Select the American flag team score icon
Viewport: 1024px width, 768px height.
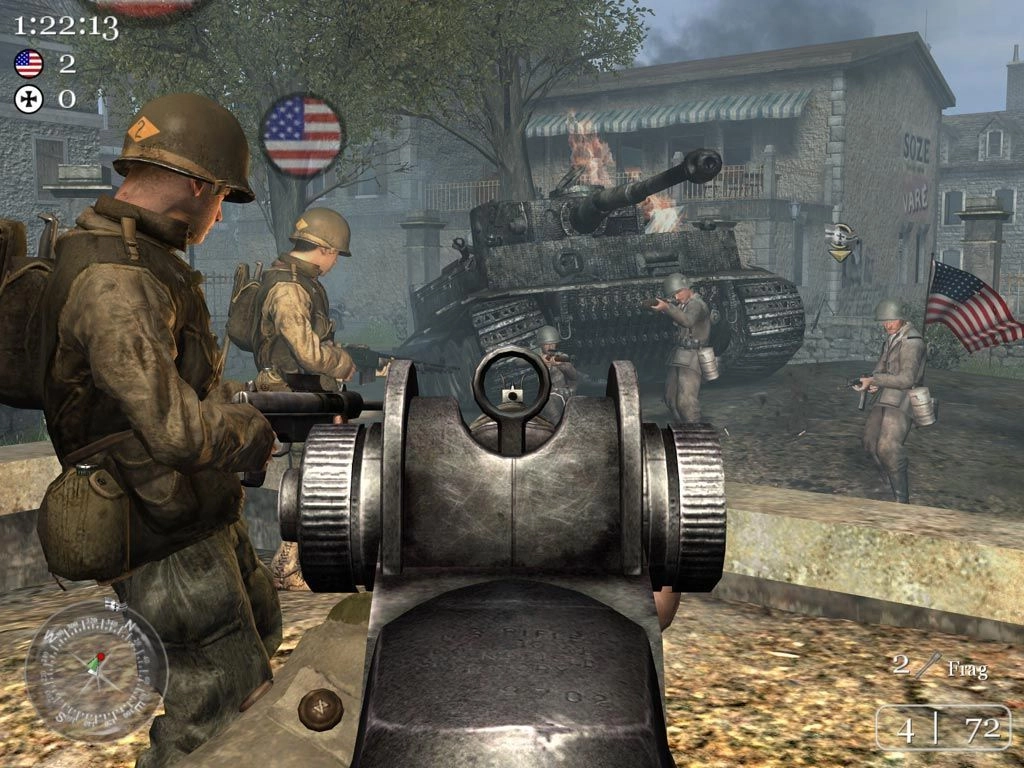[29, 65]
